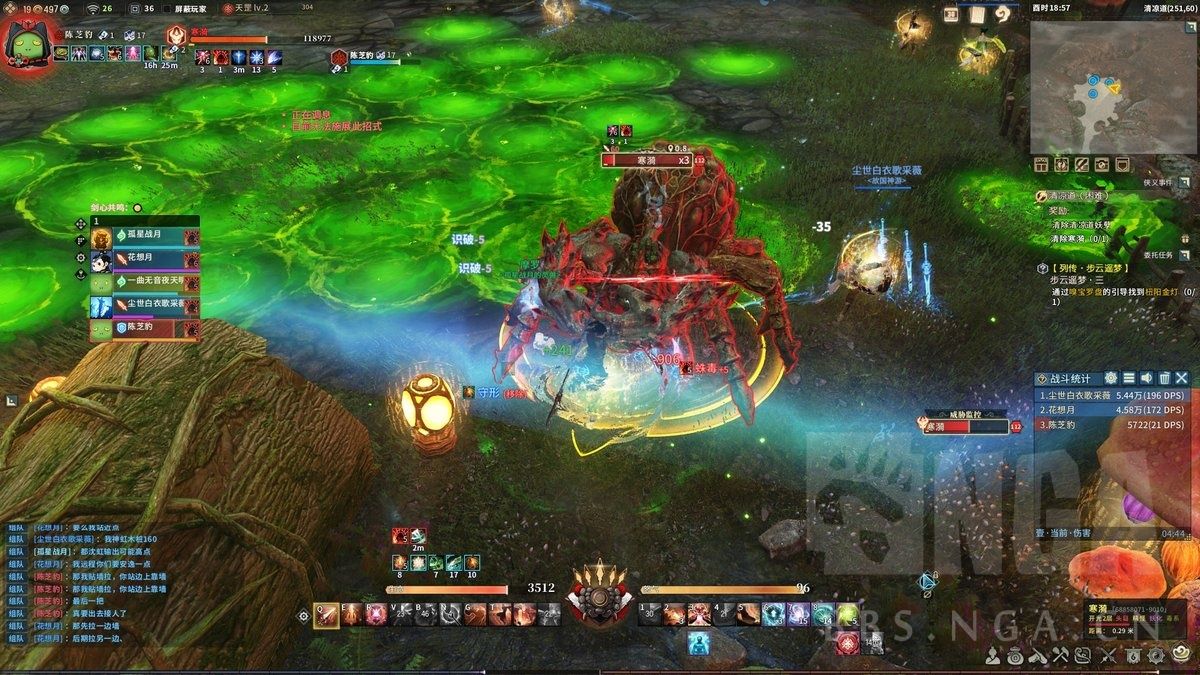
Task: Close the 战斗统计 combat stats panel
Action: (x=1182, y=378)
